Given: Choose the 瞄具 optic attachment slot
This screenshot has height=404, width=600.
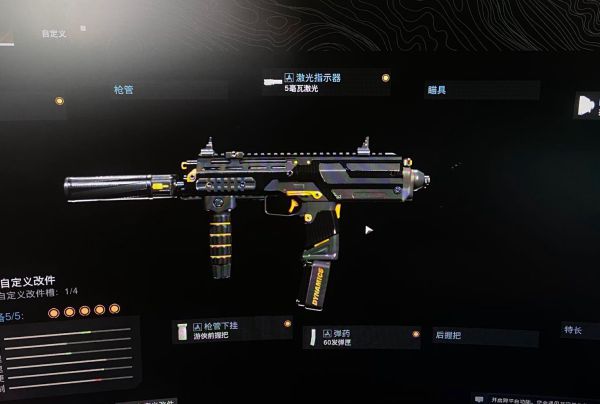Looking at the screenshot, I should [x=436, y=89].
